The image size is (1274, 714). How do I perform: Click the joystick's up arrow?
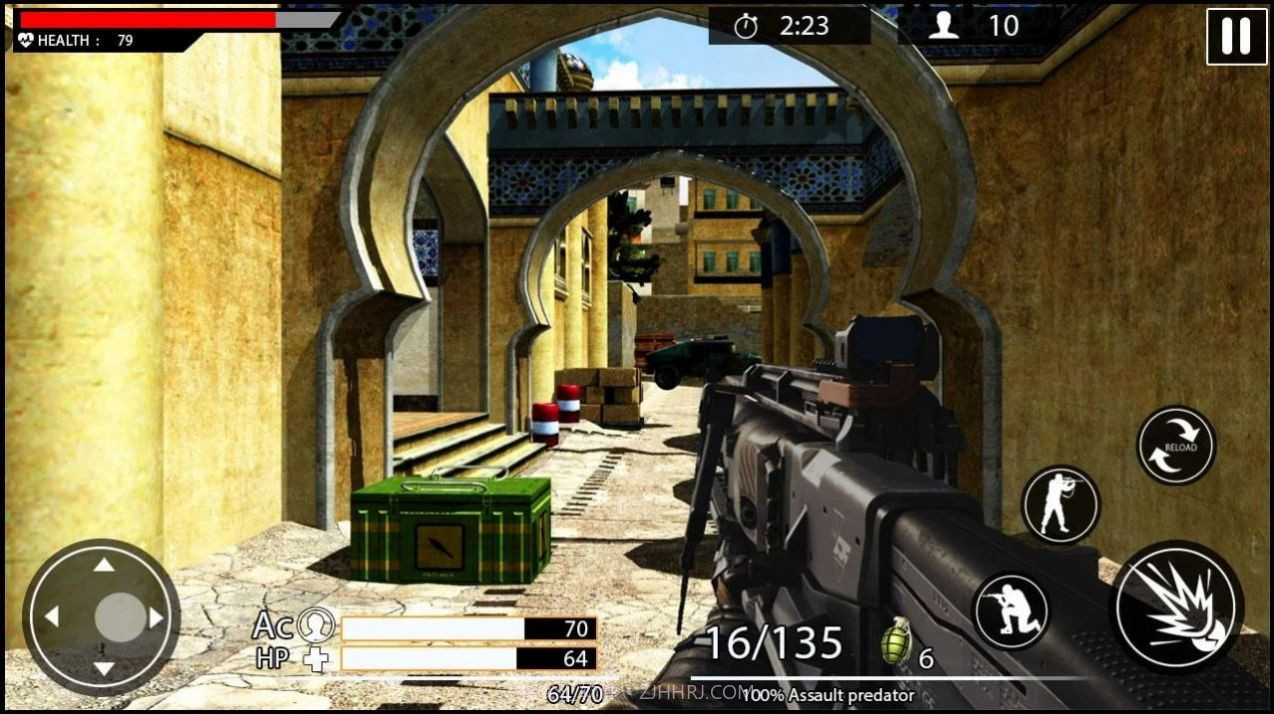[103, 566]
